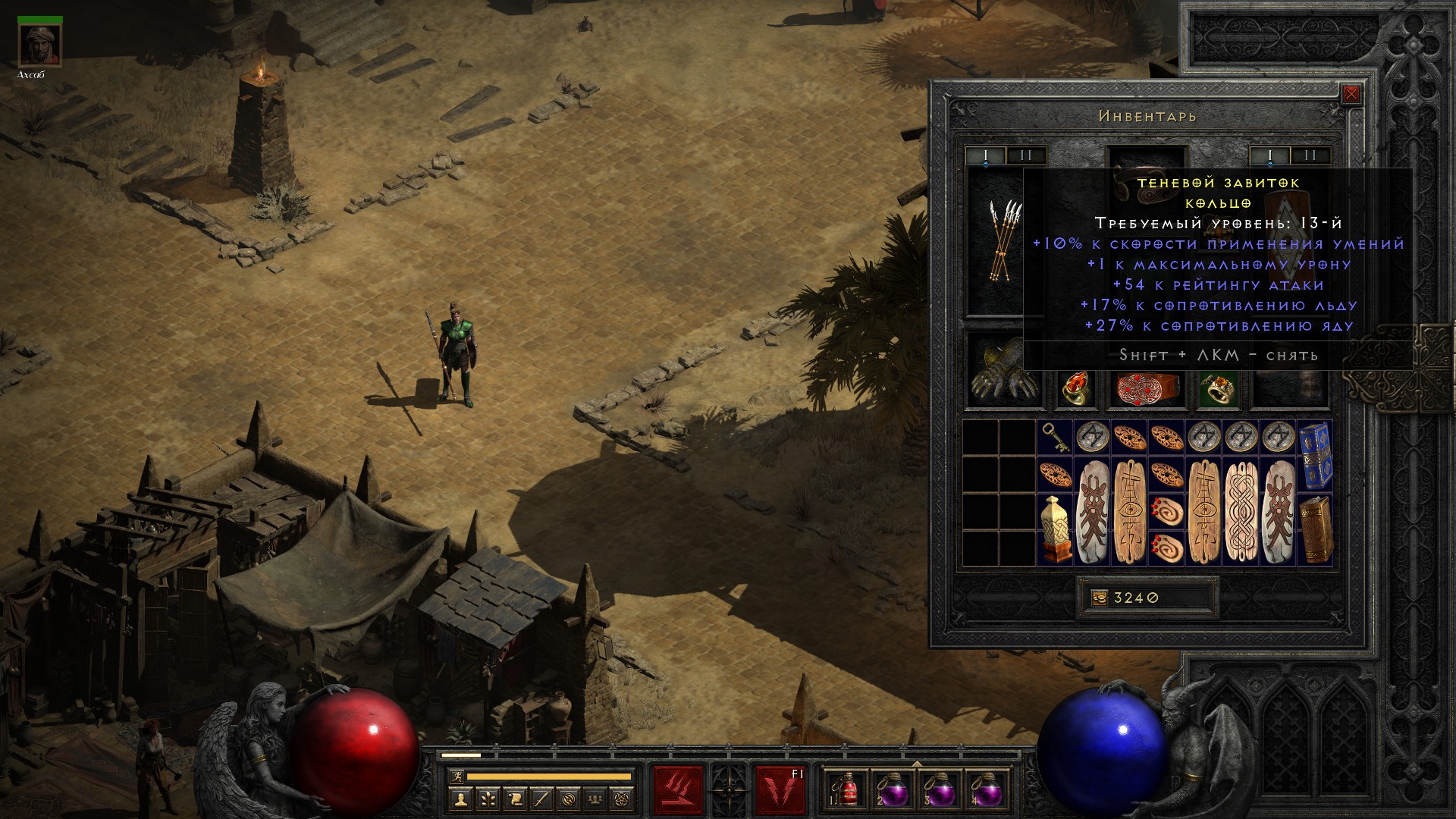
Task: Select the key in the inventory grid
Action: pyautogui.click(x=1055, y=438)
